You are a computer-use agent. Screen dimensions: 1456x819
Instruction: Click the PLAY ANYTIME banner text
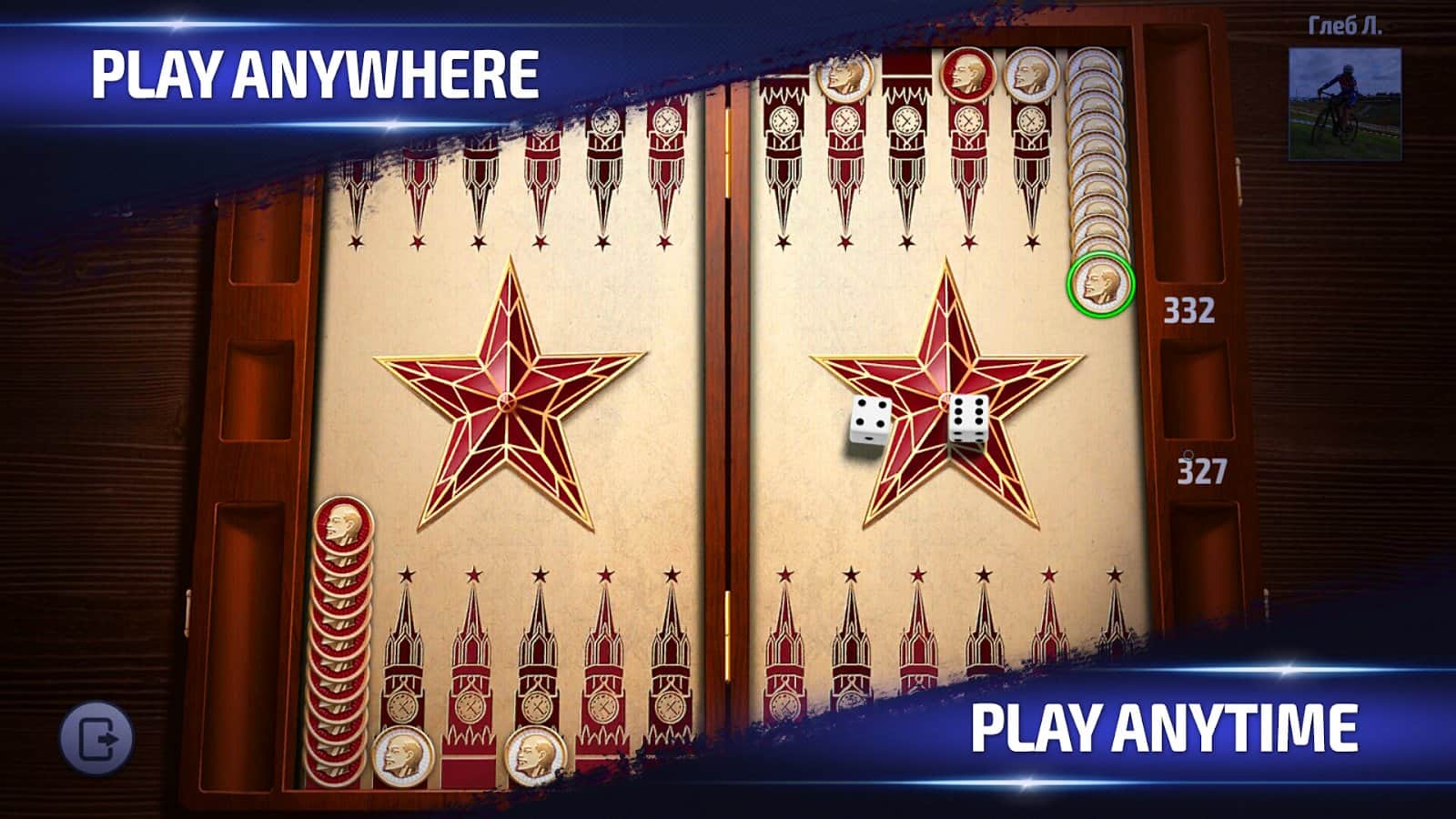(1165, 728)
